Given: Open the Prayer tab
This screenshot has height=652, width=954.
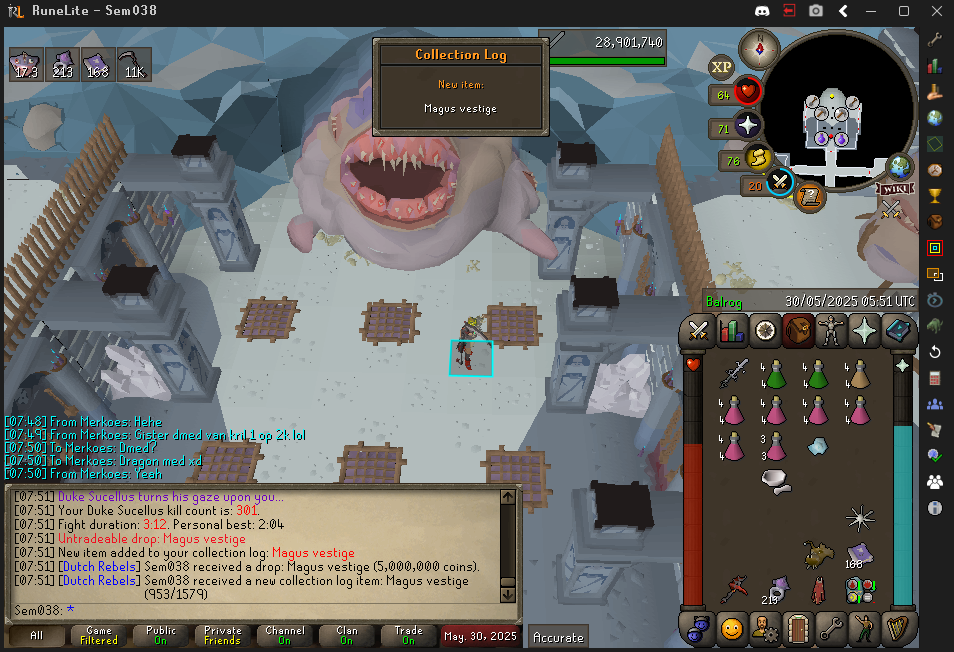Looking at the screenshot, I should coord(865,330).
